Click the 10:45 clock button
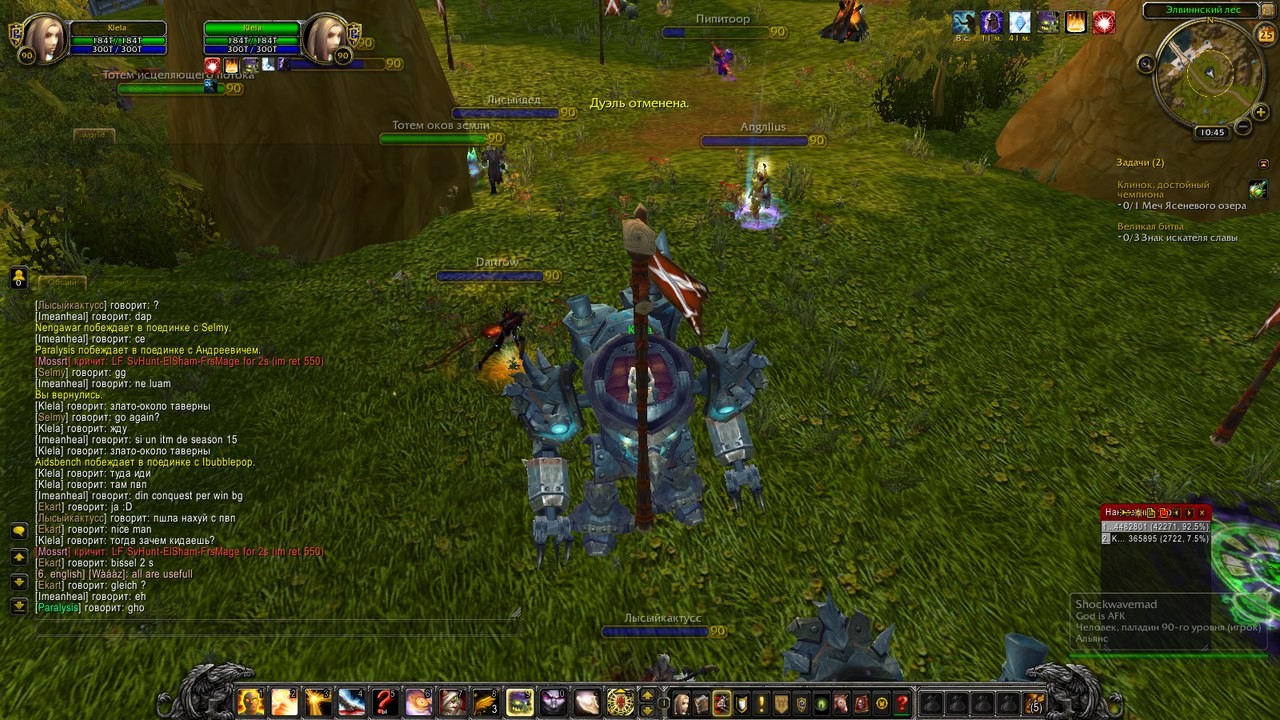Viewport: 1280px width, 720px height. (1212, 132)
